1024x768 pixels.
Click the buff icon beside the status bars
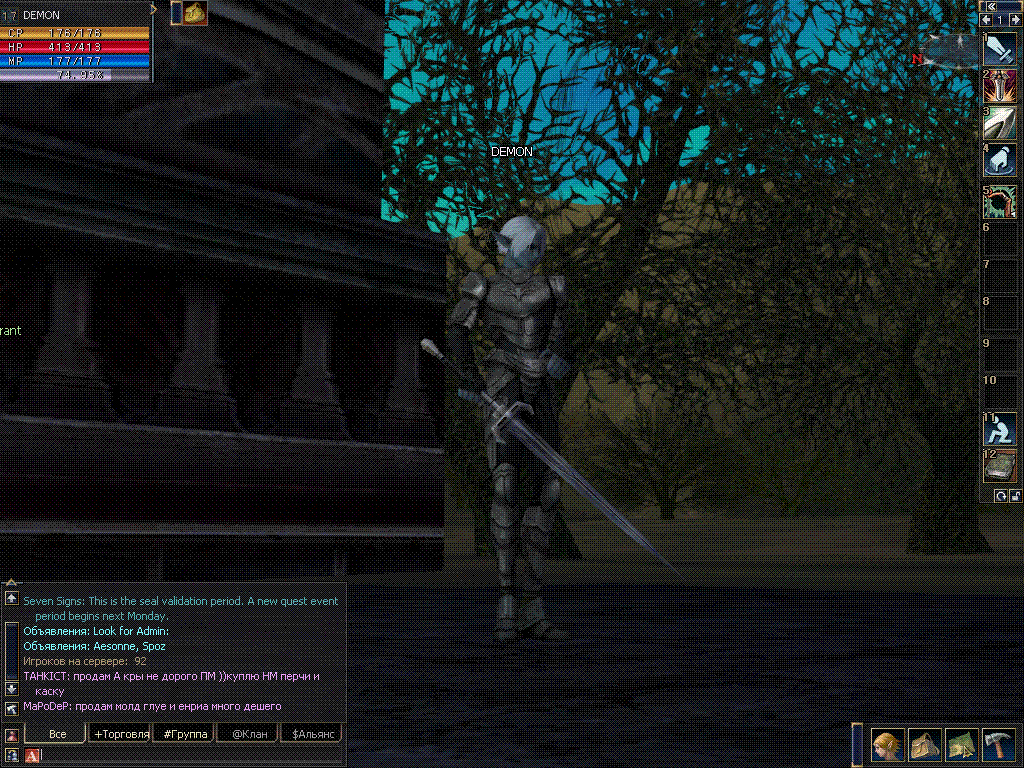[195, 13]
